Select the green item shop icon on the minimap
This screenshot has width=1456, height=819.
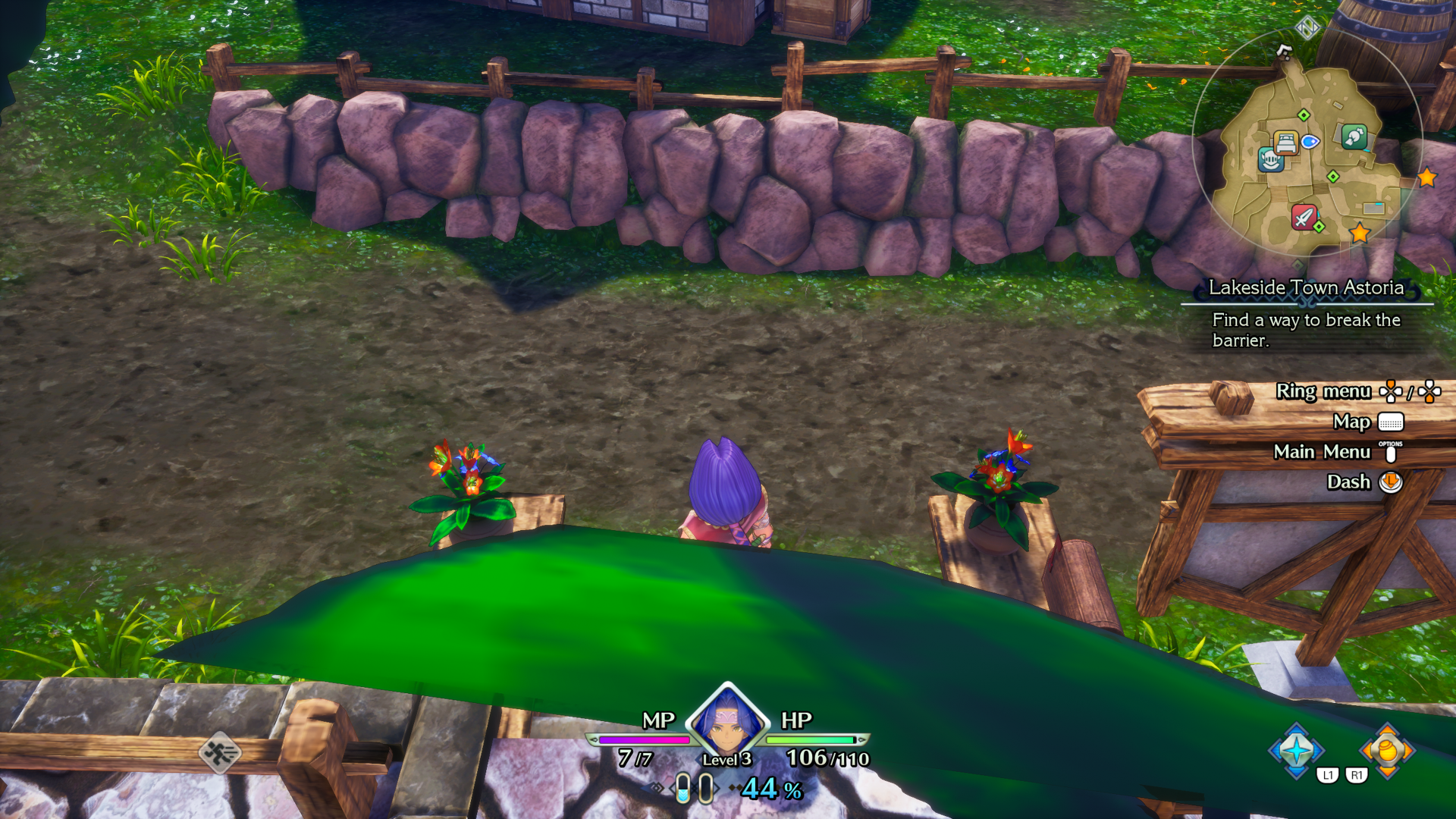pos(1353,139)
